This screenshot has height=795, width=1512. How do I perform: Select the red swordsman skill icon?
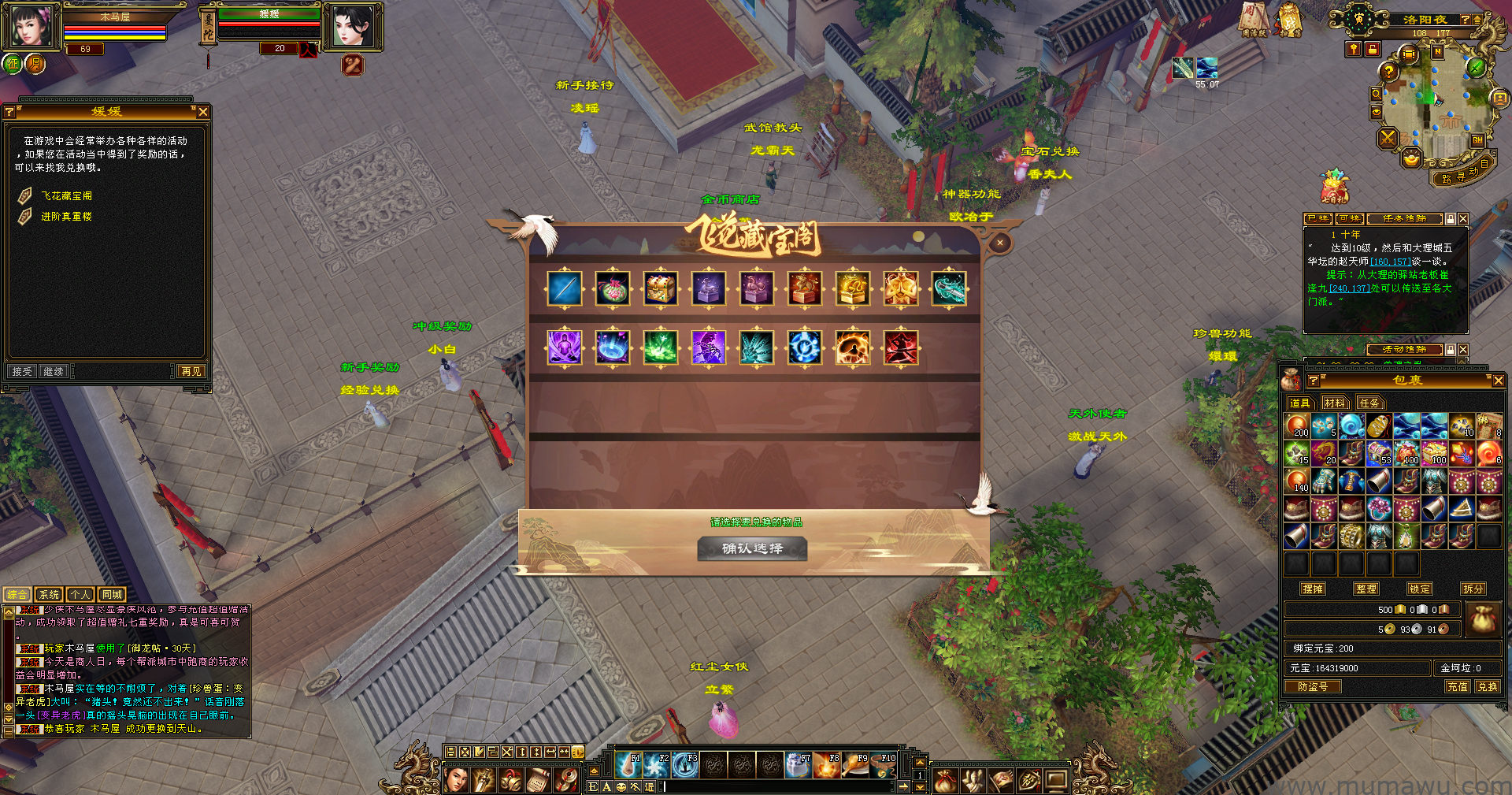pyautogui.click(x=901, y=347)
